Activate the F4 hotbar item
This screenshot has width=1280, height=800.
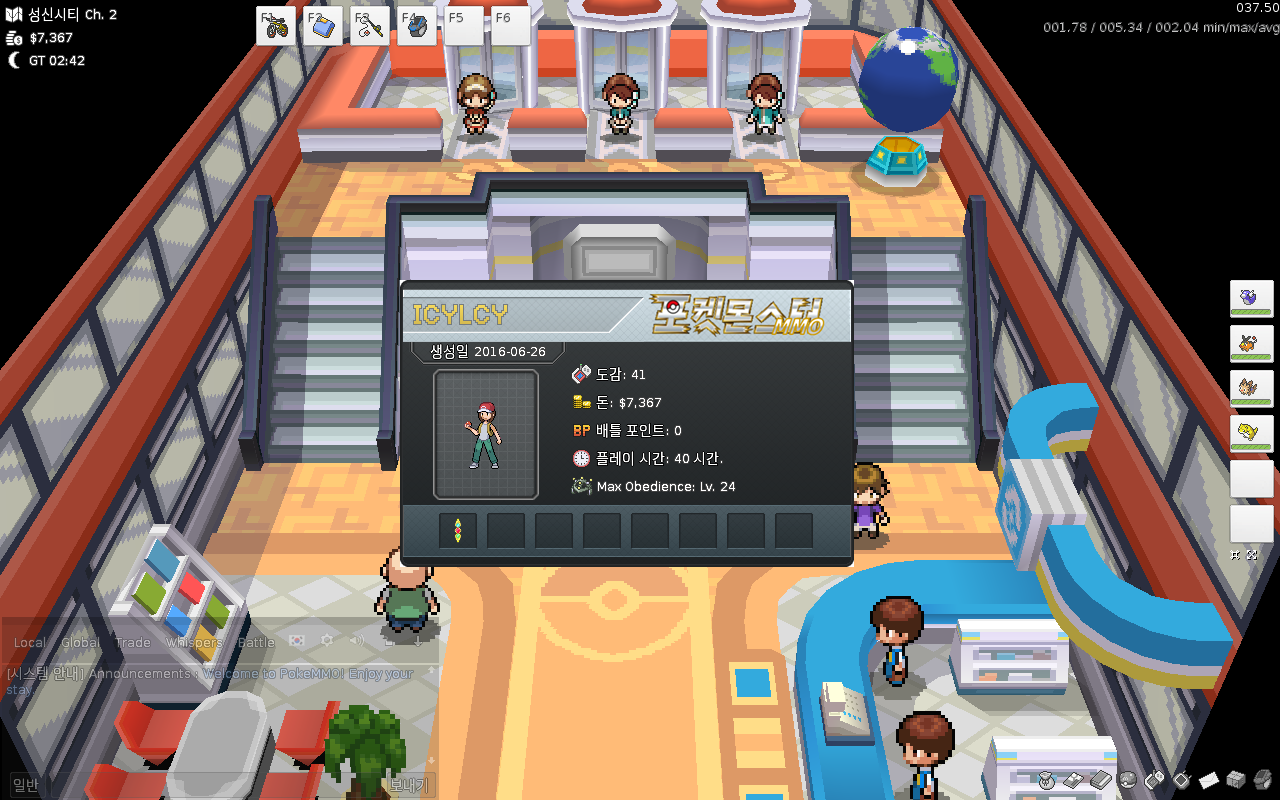coord(416,26)
